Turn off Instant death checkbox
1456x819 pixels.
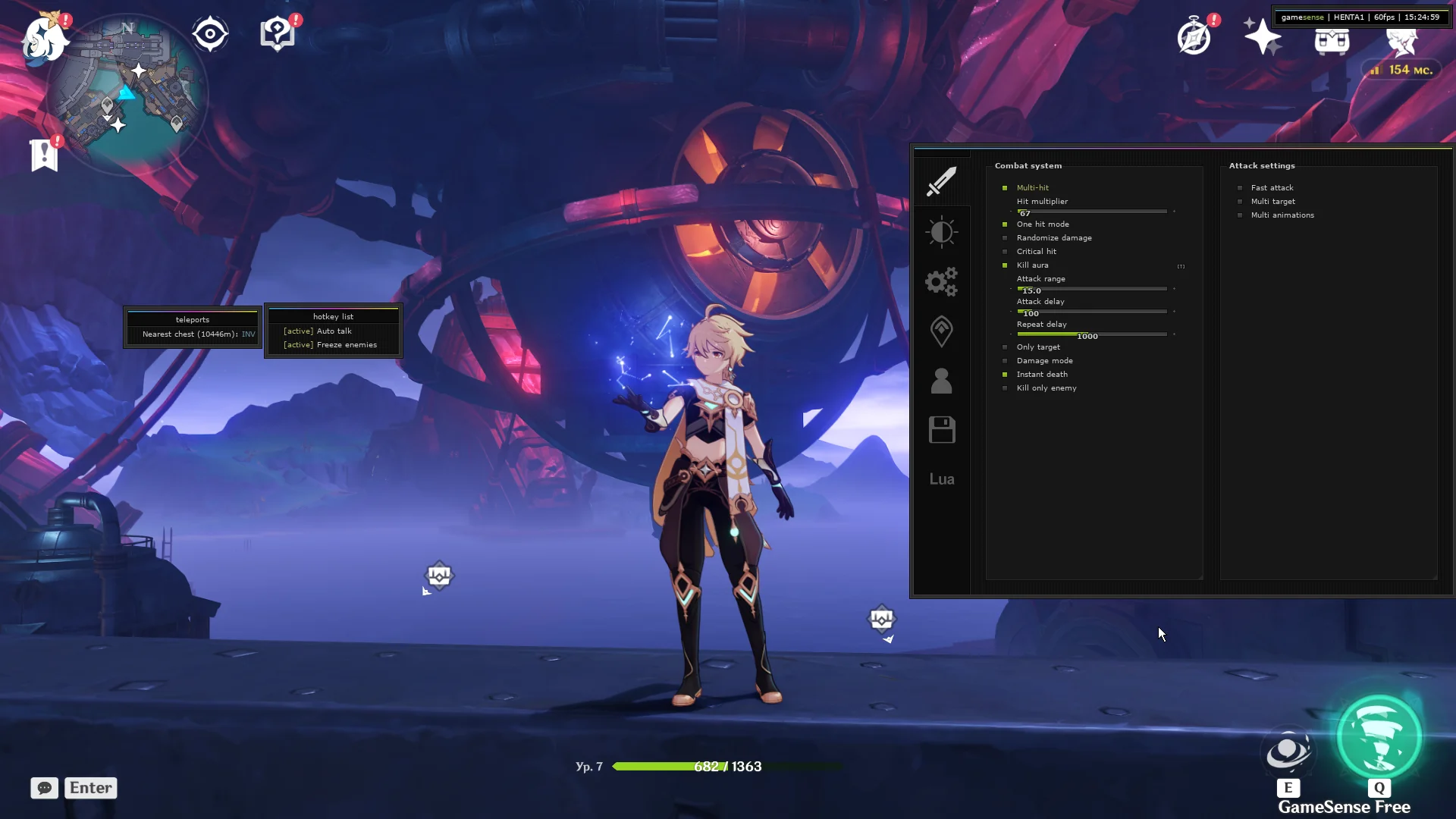[1005, 375]
